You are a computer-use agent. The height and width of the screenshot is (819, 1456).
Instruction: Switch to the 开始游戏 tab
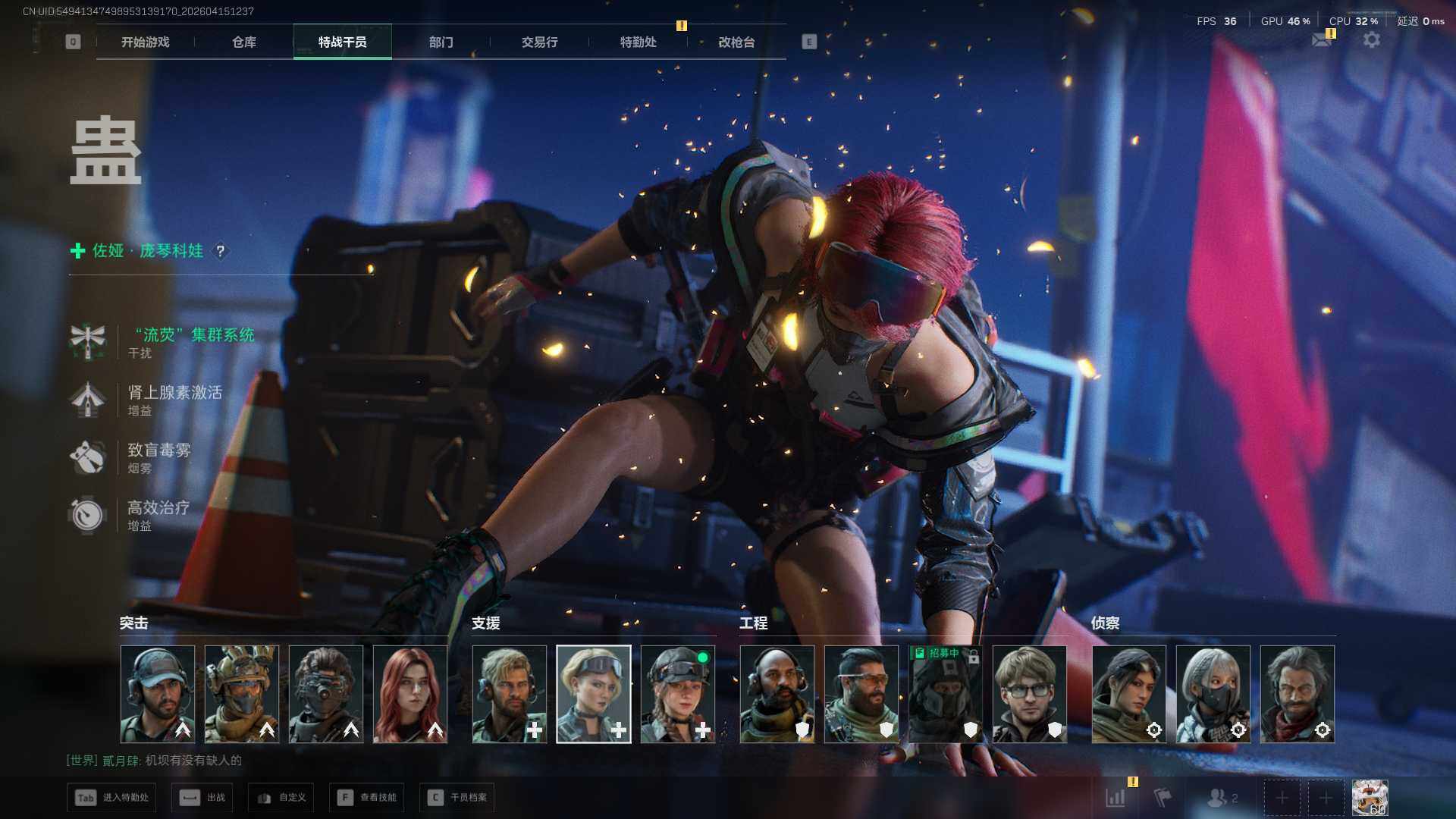coord(145,42)
